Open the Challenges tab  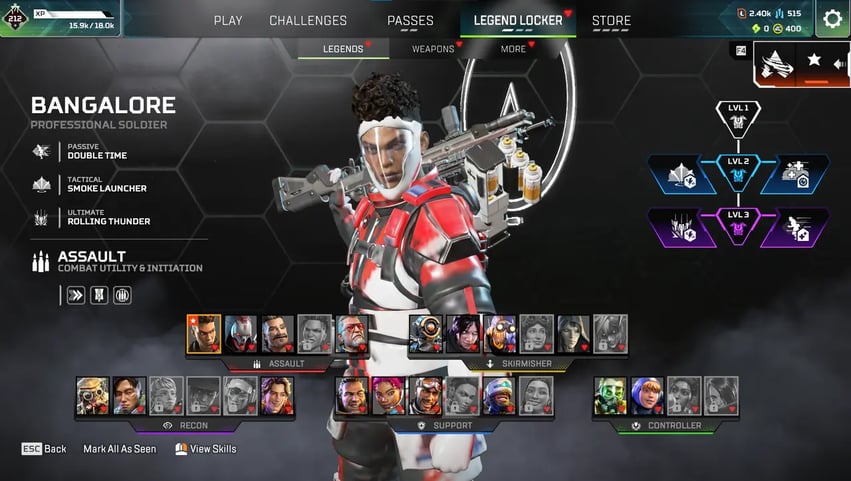308,20
